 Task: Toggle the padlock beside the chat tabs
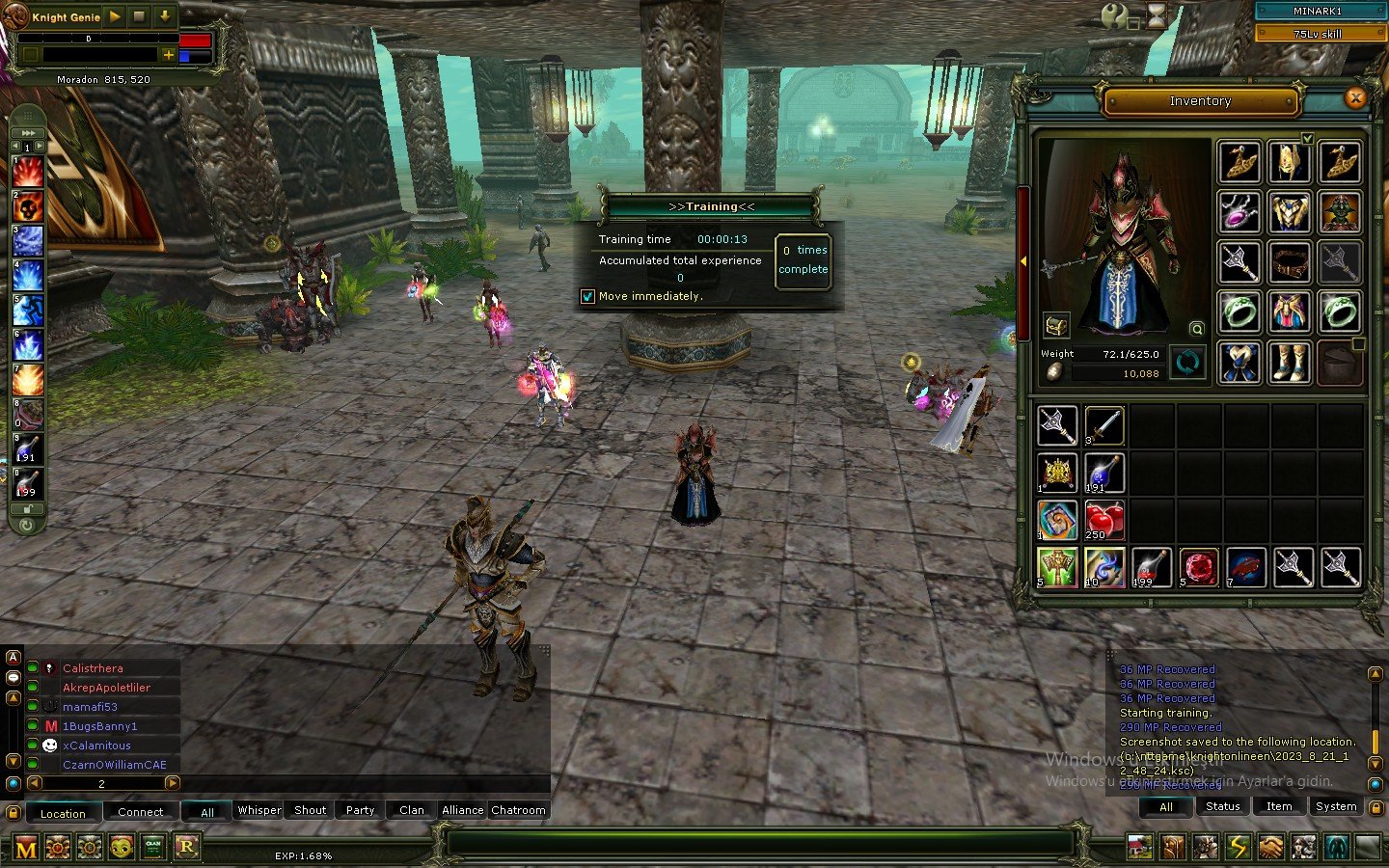tap(14, 811)
